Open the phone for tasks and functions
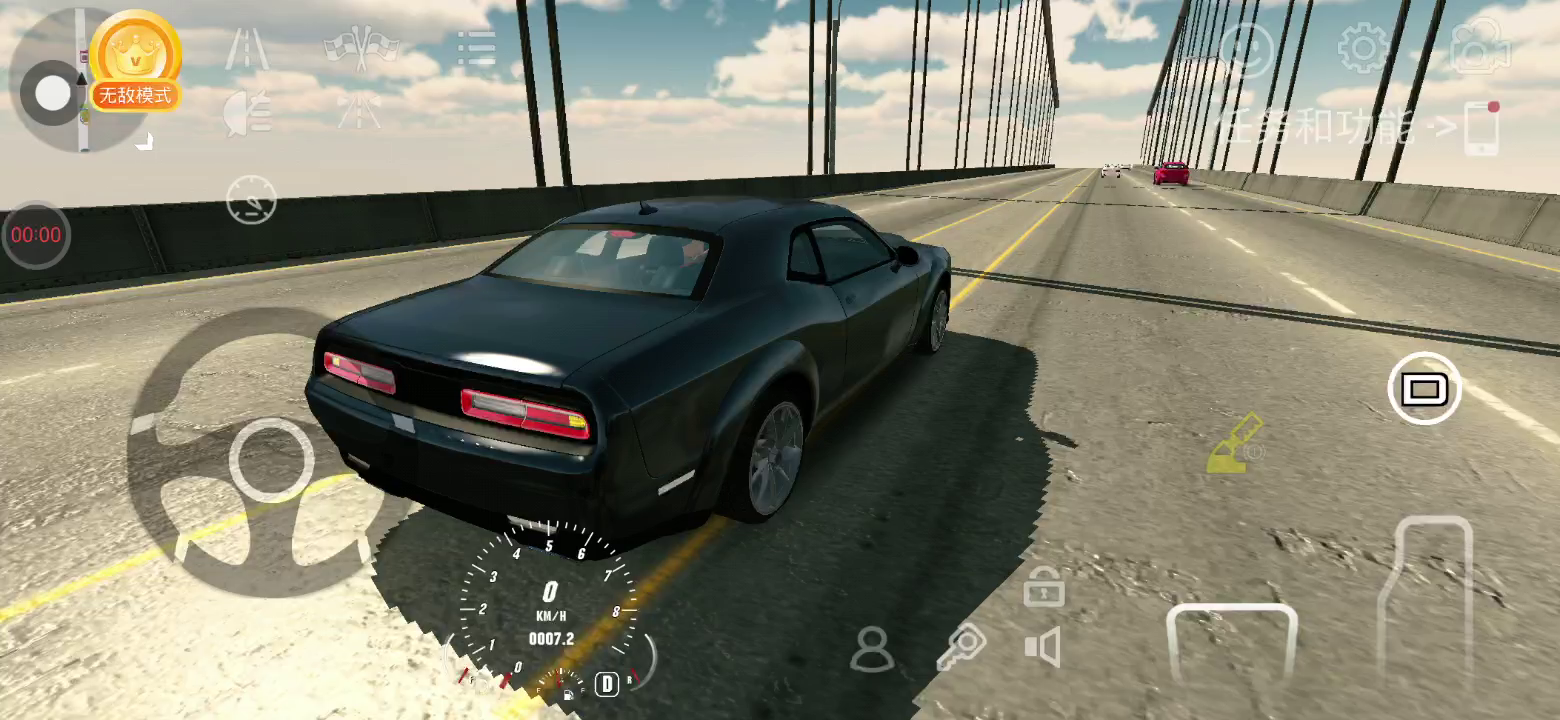 click(x=1481, y=128)
